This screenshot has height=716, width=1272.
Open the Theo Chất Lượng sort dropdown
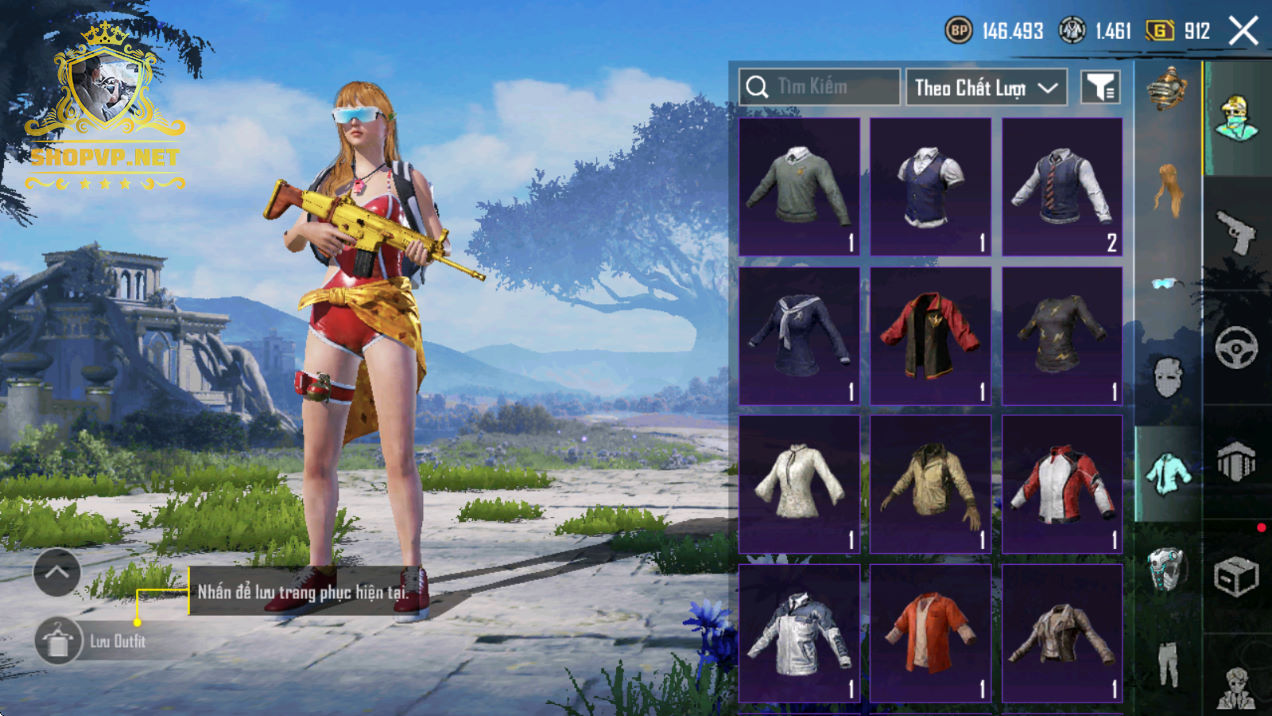[985, 87]
